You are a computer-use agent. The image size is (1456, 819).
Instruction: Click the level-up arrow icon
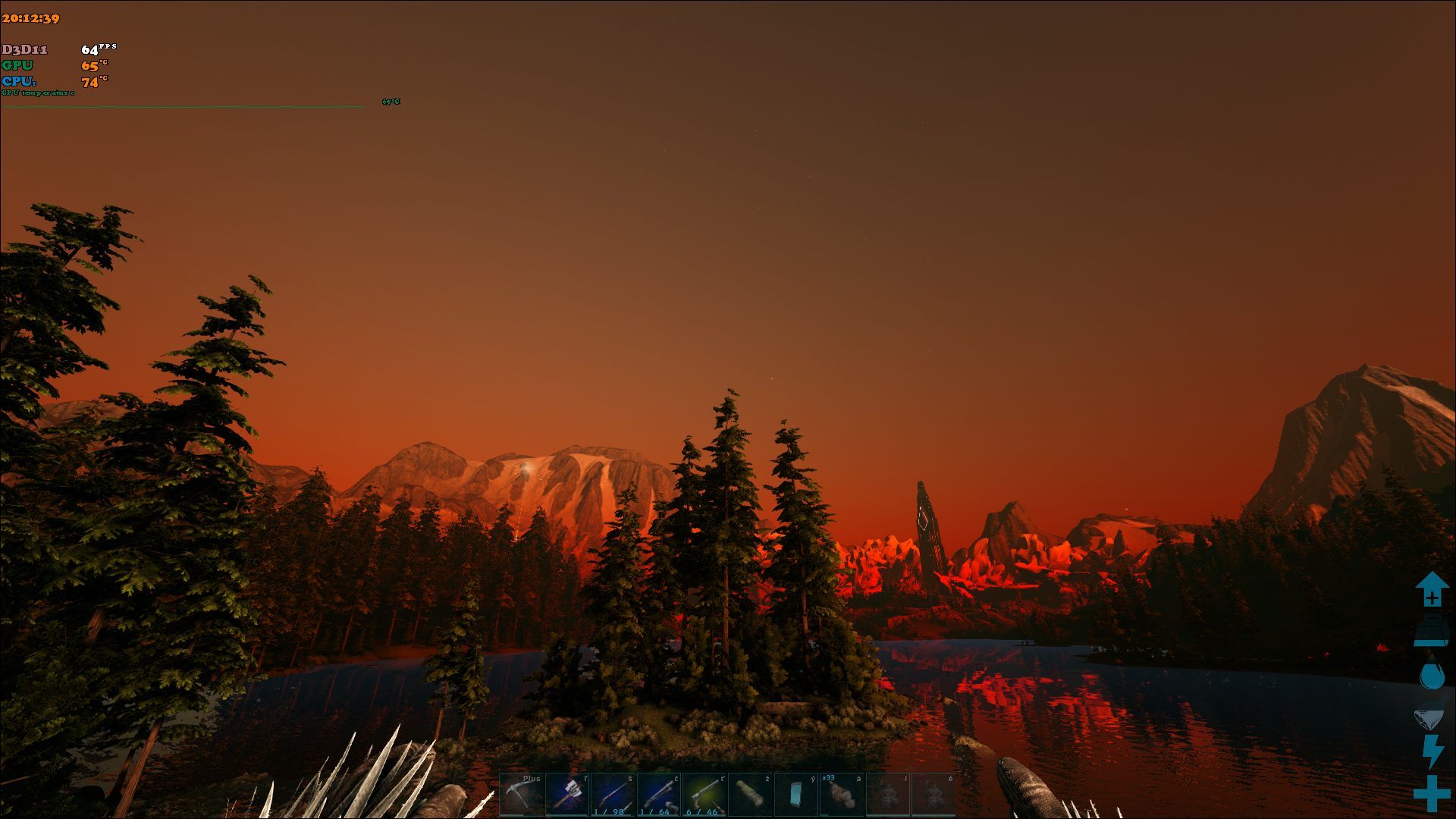pyautogui.click(x=1432, y=589)
